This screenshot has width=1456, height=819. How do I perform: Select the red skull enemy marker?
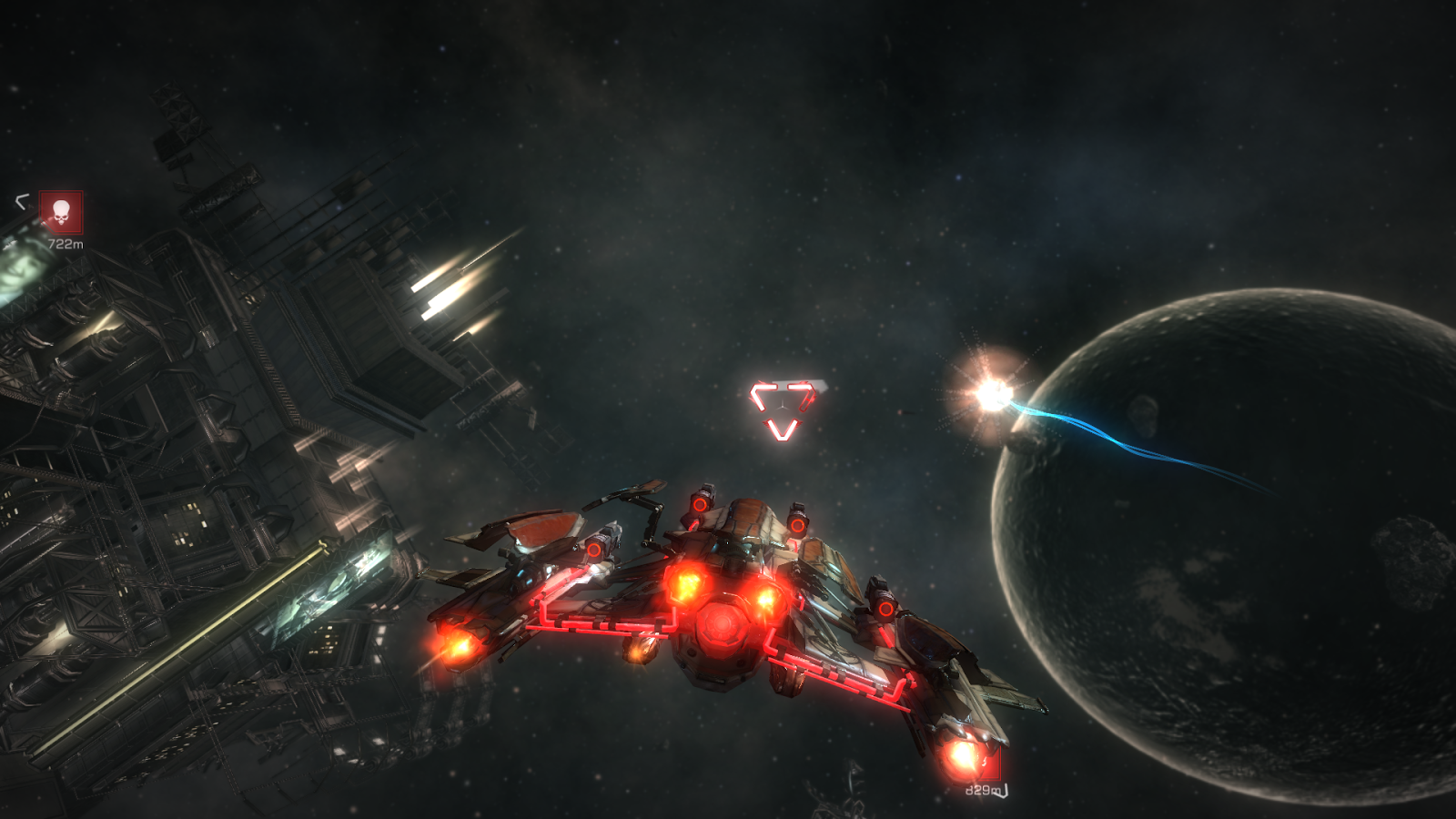tap(61, 213)
